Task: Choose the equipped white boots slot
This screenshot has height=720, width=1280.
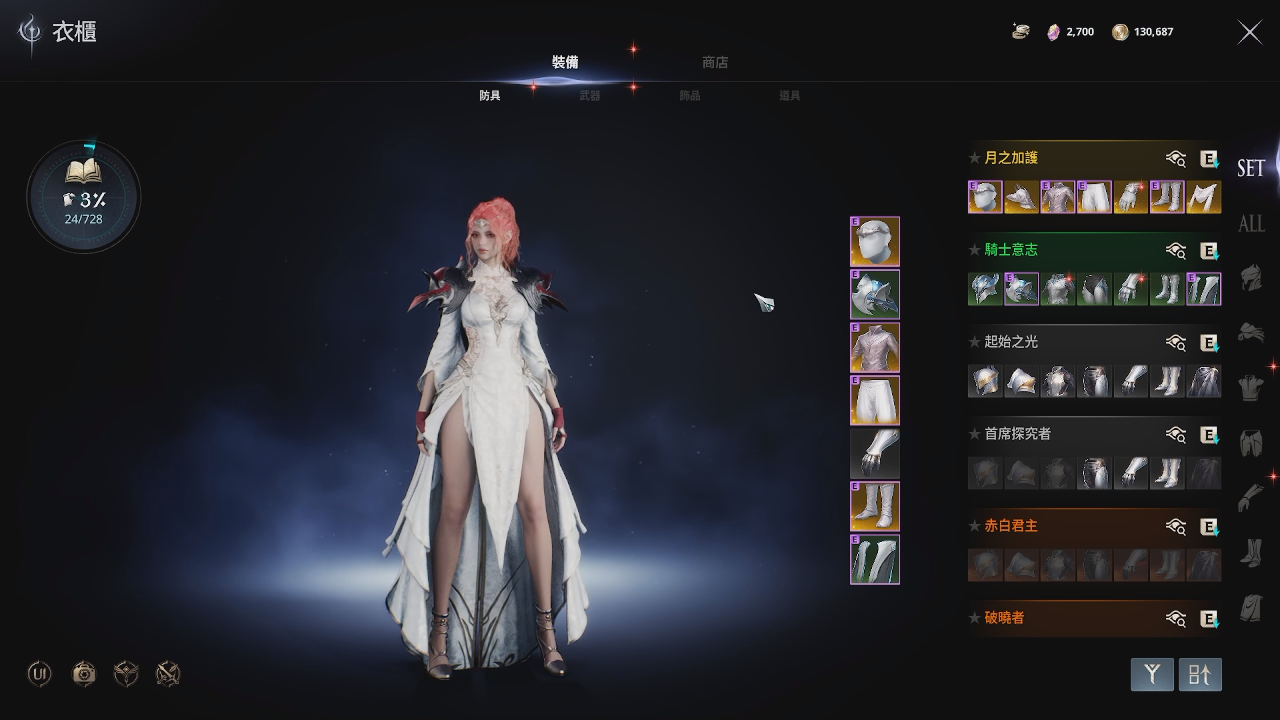Action: 875,507
